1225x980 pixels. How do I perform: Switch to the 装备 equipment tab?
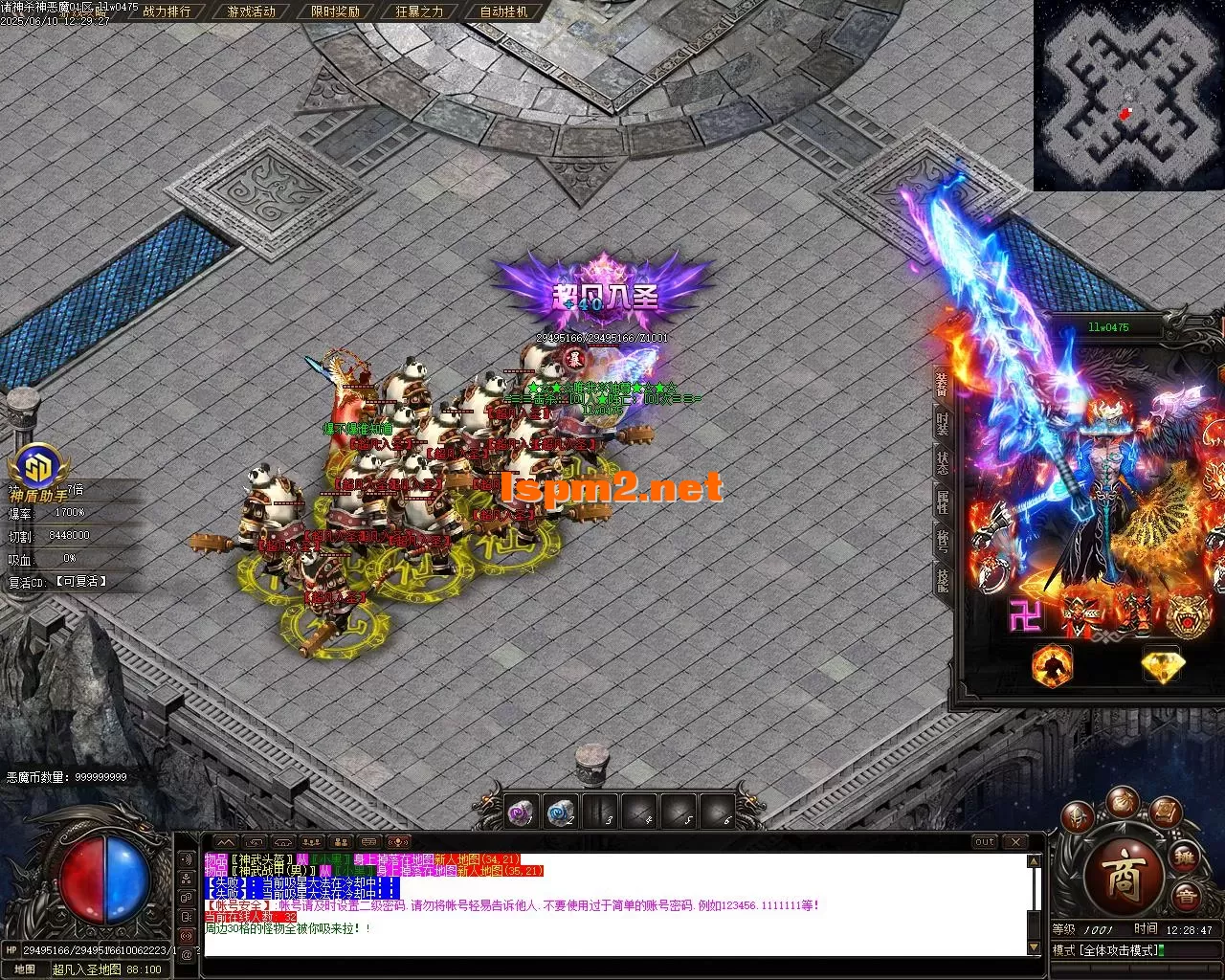click(x=942, y=383)
